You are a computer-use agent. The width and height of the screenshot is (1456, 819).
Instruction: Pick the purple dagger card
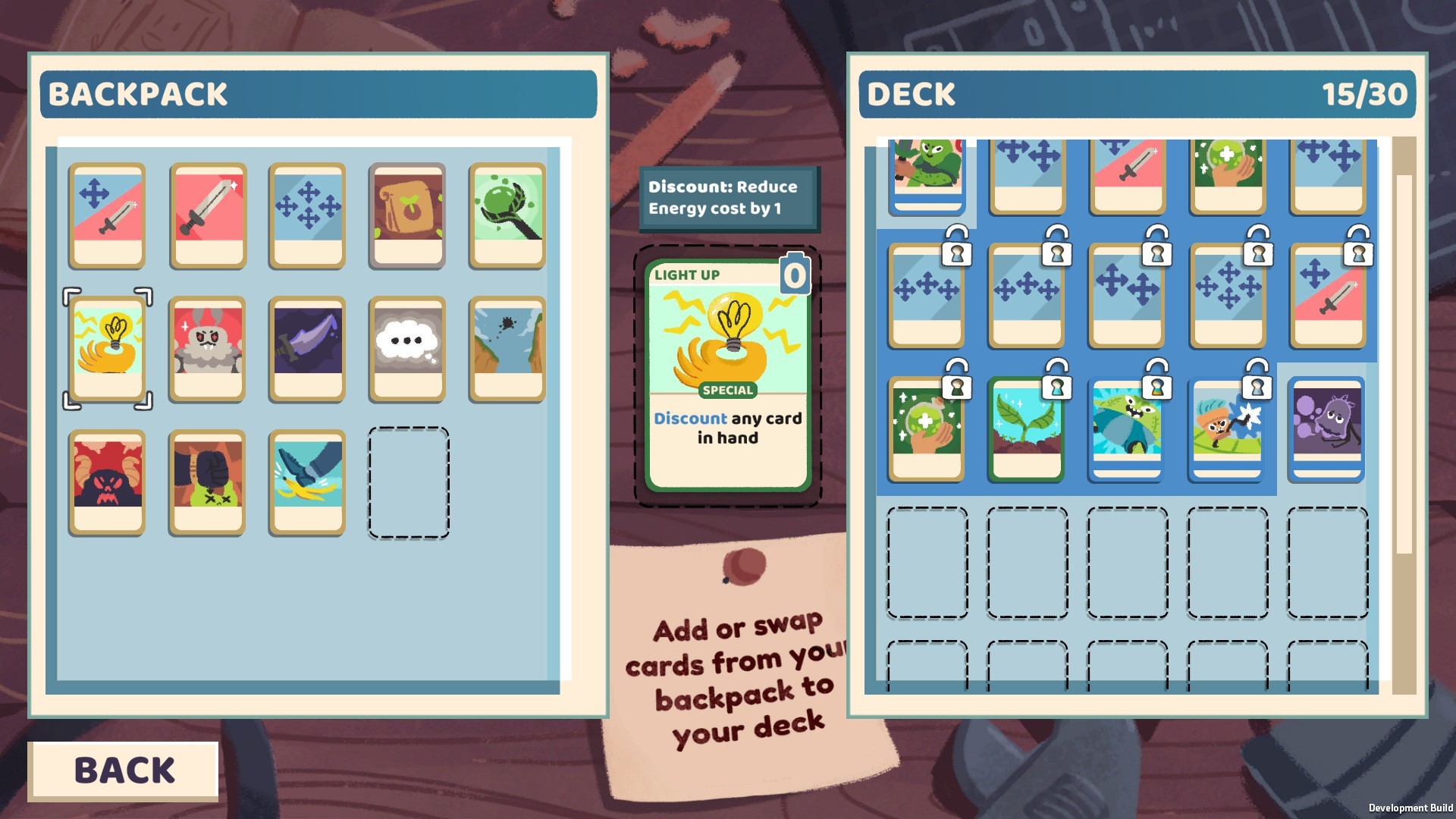click(x=306, y=348)
